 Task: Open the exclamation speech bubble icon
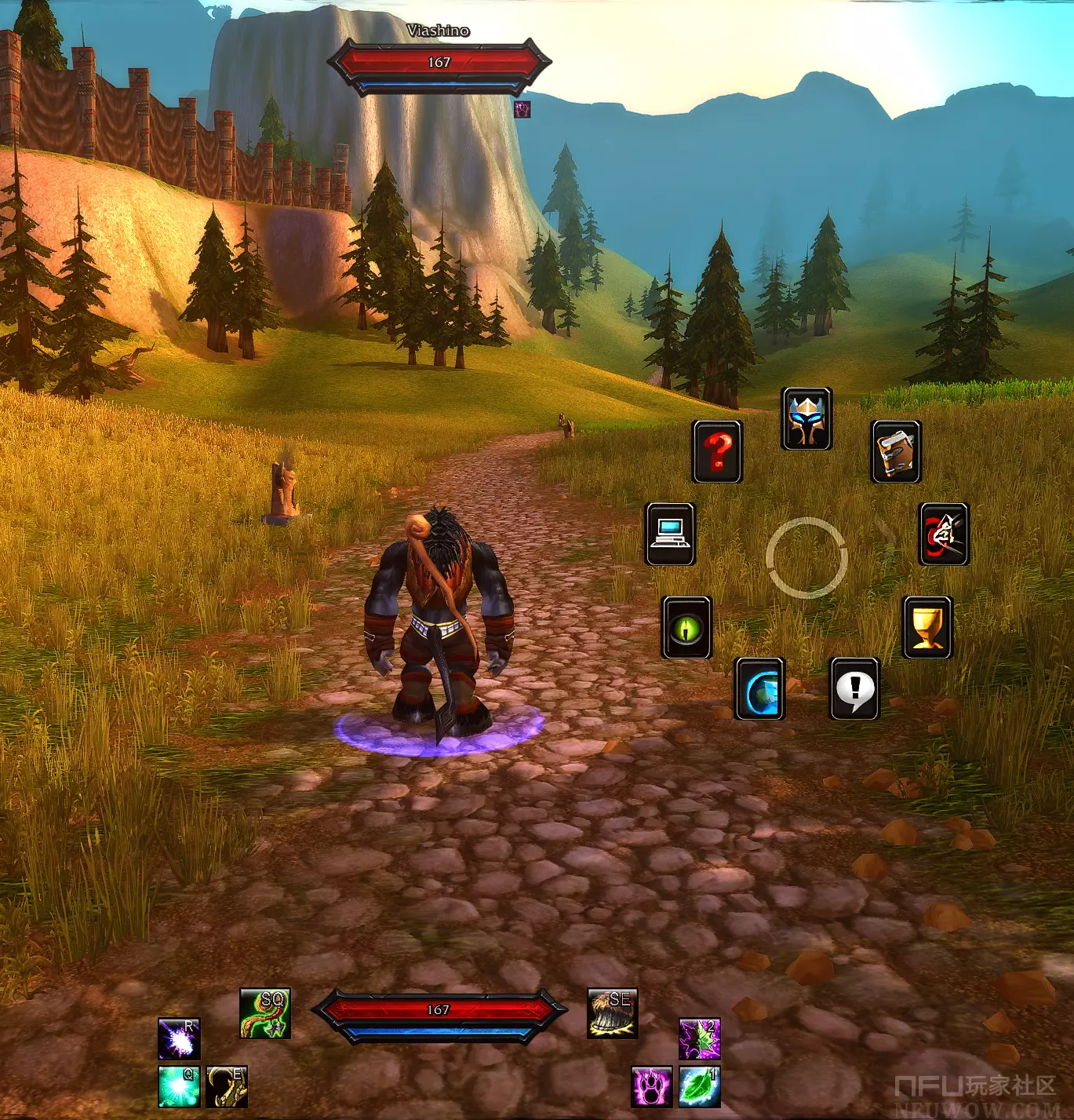[854, 688]
